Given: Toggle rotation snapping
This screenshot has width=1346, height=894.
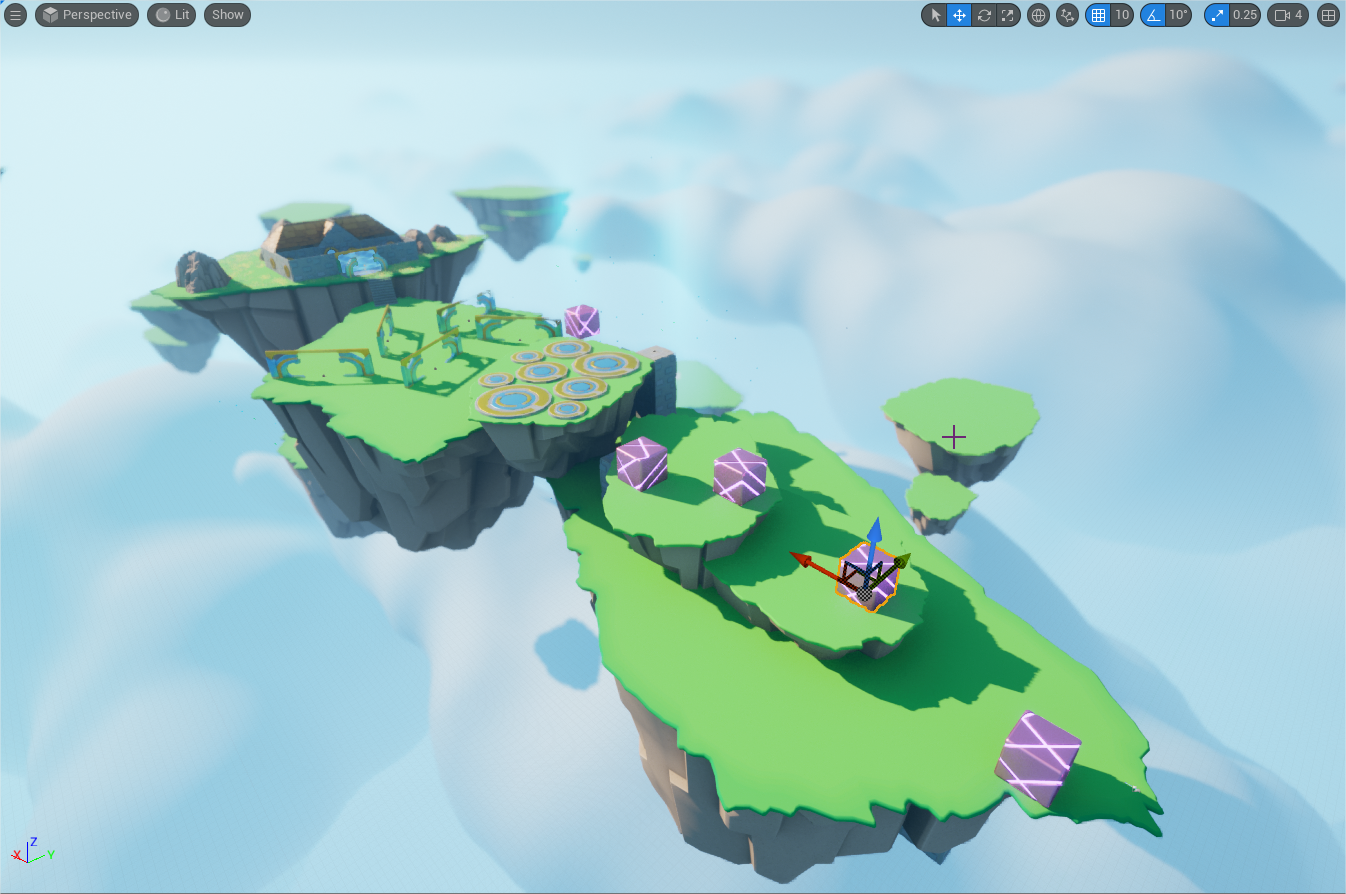Looking at the screenshot, I should pos(1155,15).
